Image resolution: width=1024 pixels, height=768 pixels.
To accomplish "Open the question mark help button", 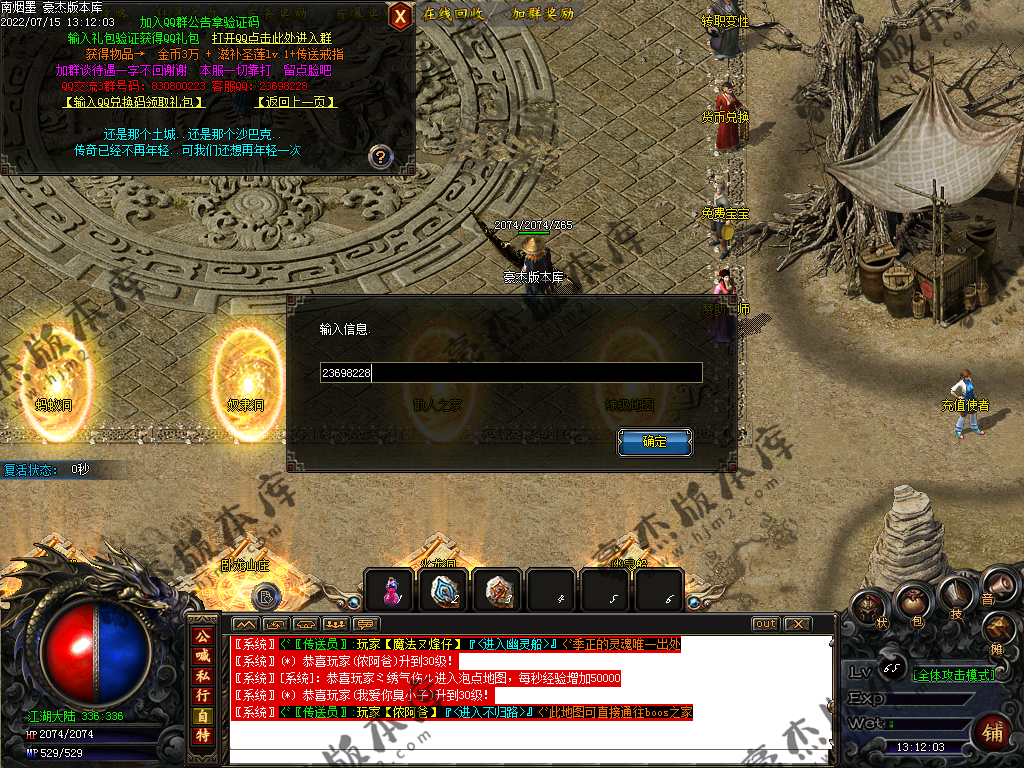I will pyautogui.click(x=379, y=156).
